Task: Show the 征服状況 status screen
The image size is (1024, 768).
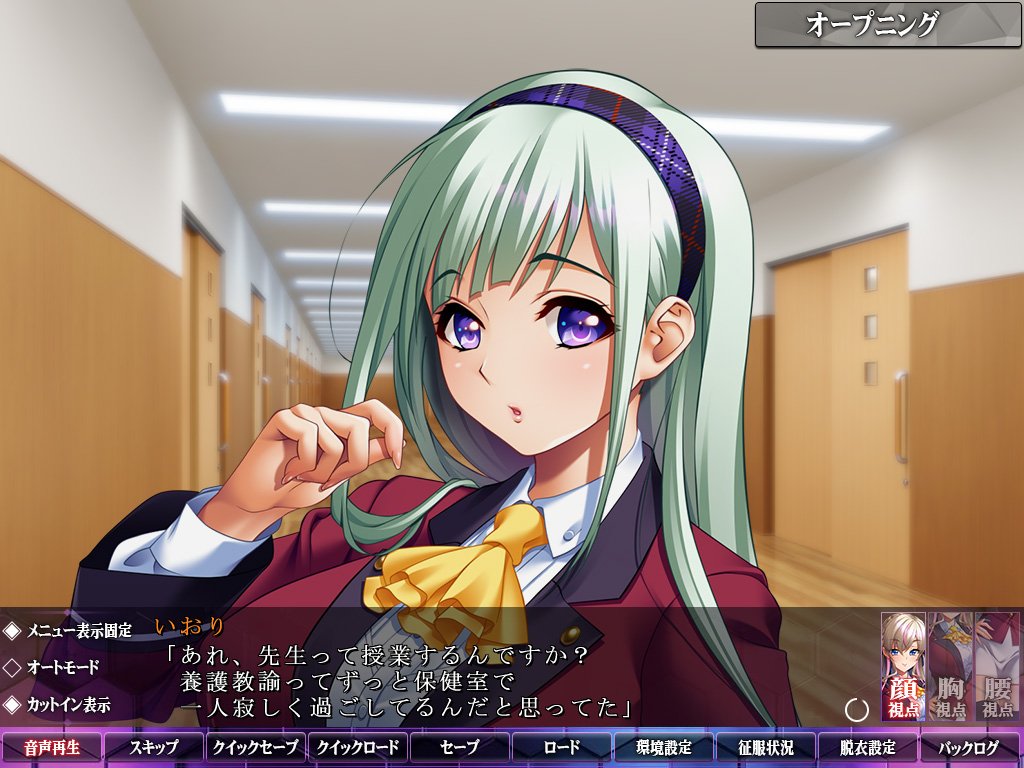Action: (x=766, y=747)
